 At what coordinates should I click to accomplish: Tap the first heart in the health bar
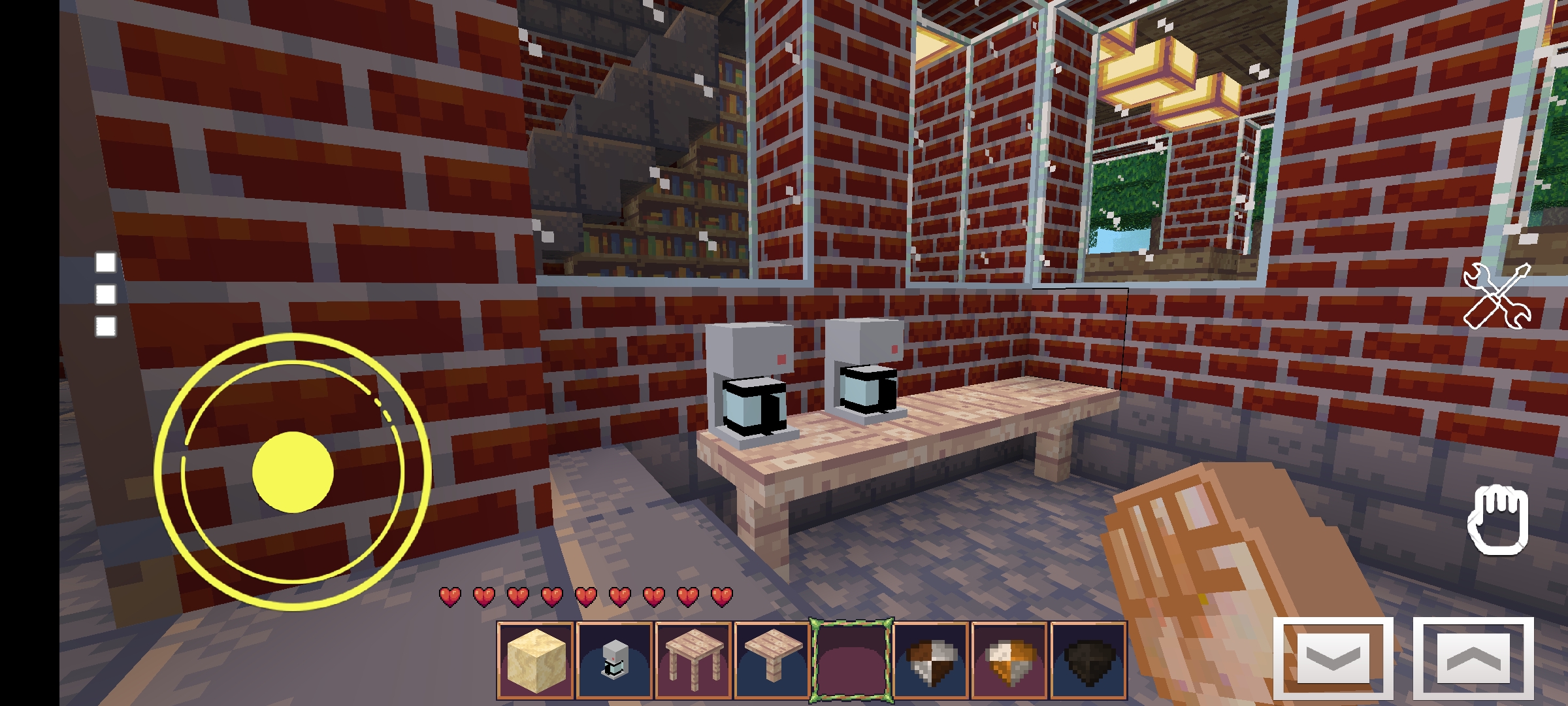449,597
